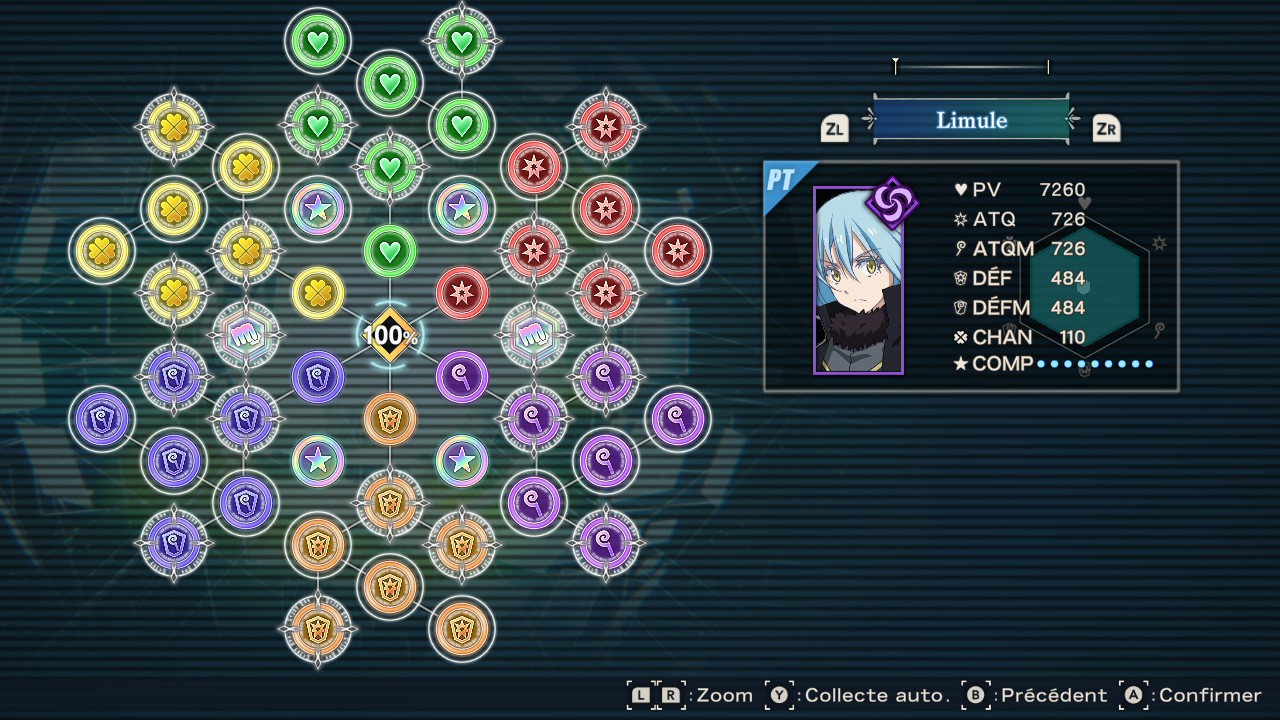Select the orange shield node linked to the center
The image size is (1280, 720).
390,419
